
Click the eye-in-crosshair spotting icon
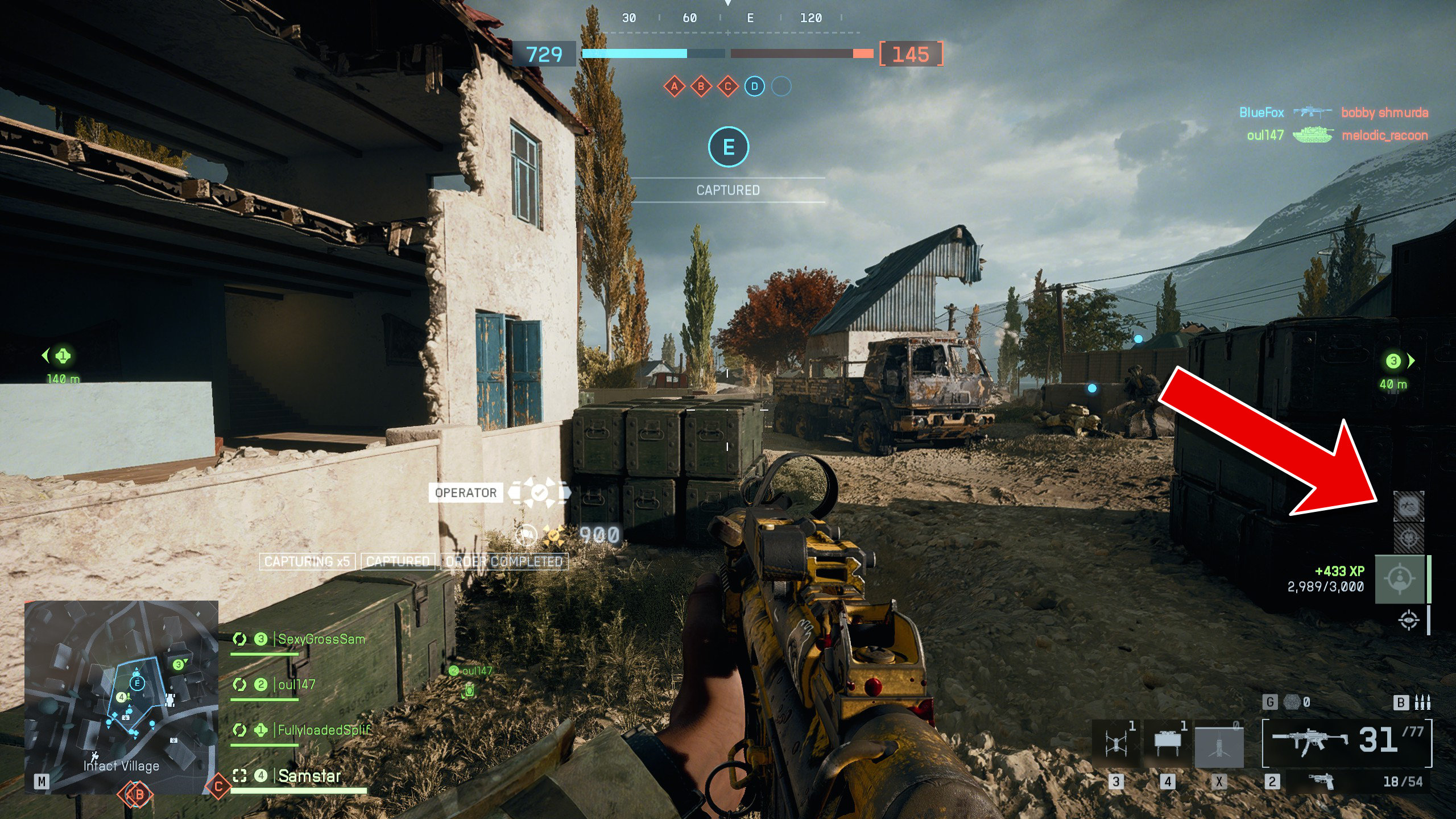click(x=1408, y=620)
